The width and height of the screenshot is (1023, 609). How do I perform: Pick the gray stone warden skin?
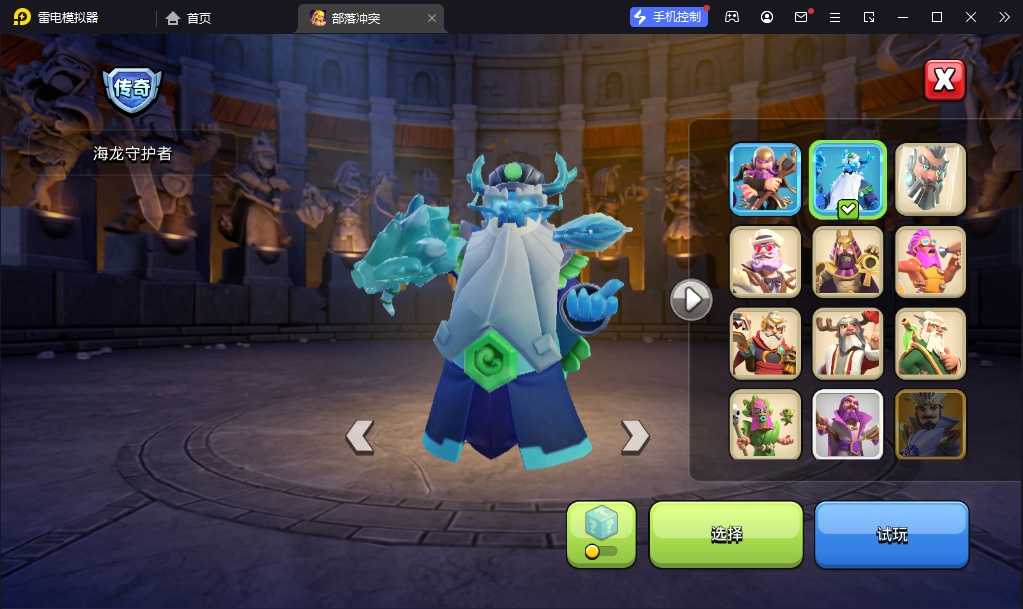(x=930, y=179)
